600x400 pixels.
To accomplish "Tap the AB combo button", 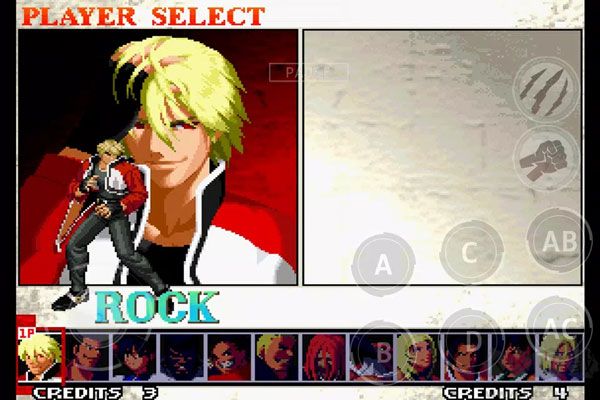I will pyautogui.click(x=557, y=240).
